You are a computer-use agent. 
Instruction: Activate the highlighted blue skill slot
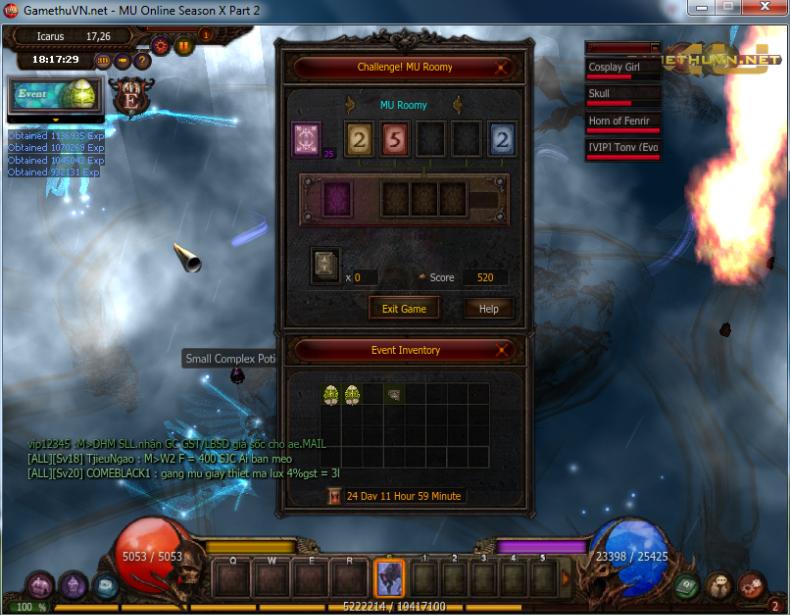[x=388, y=577]
